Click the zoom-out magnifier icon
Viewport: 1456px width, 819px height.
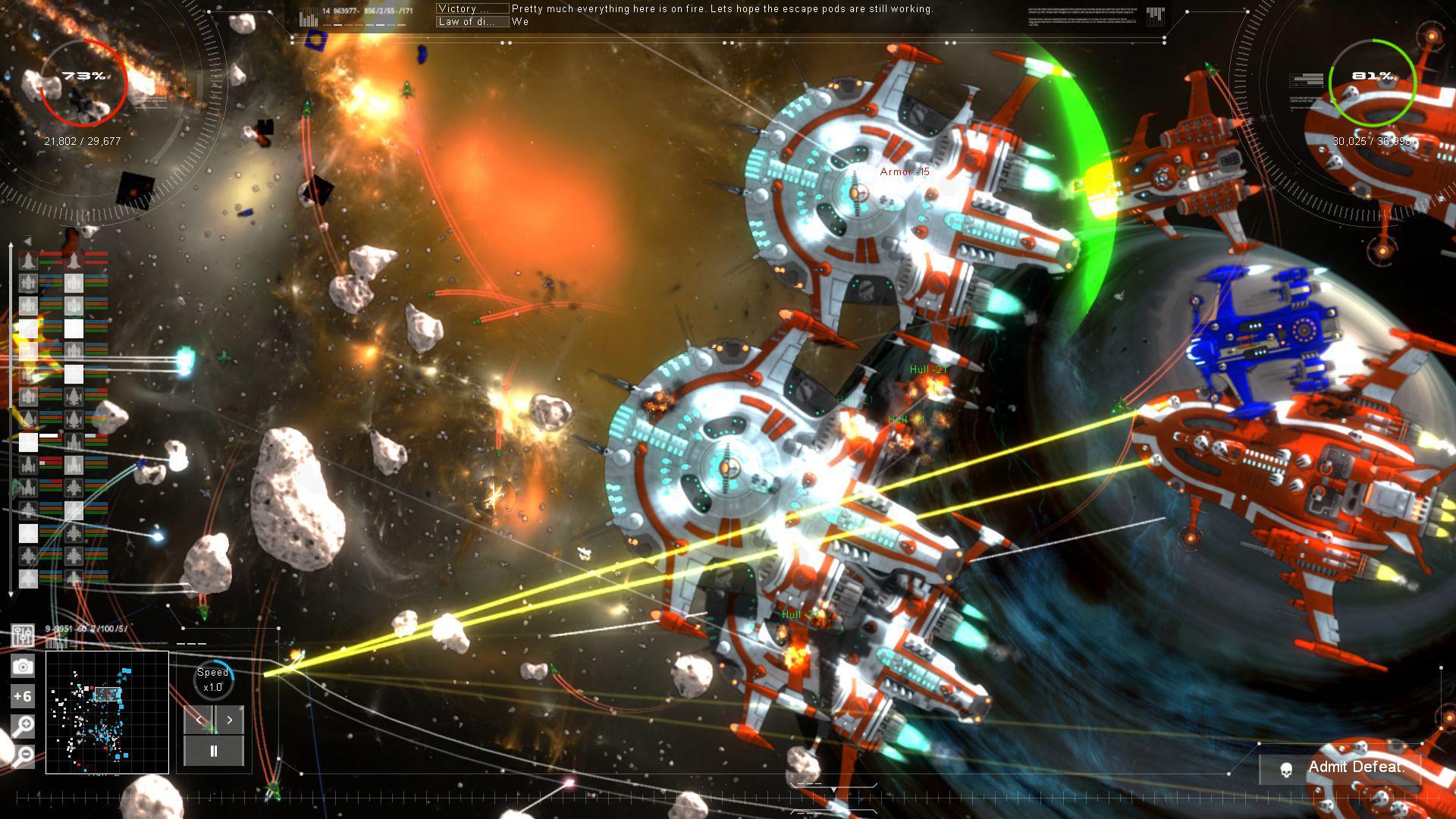22,753
